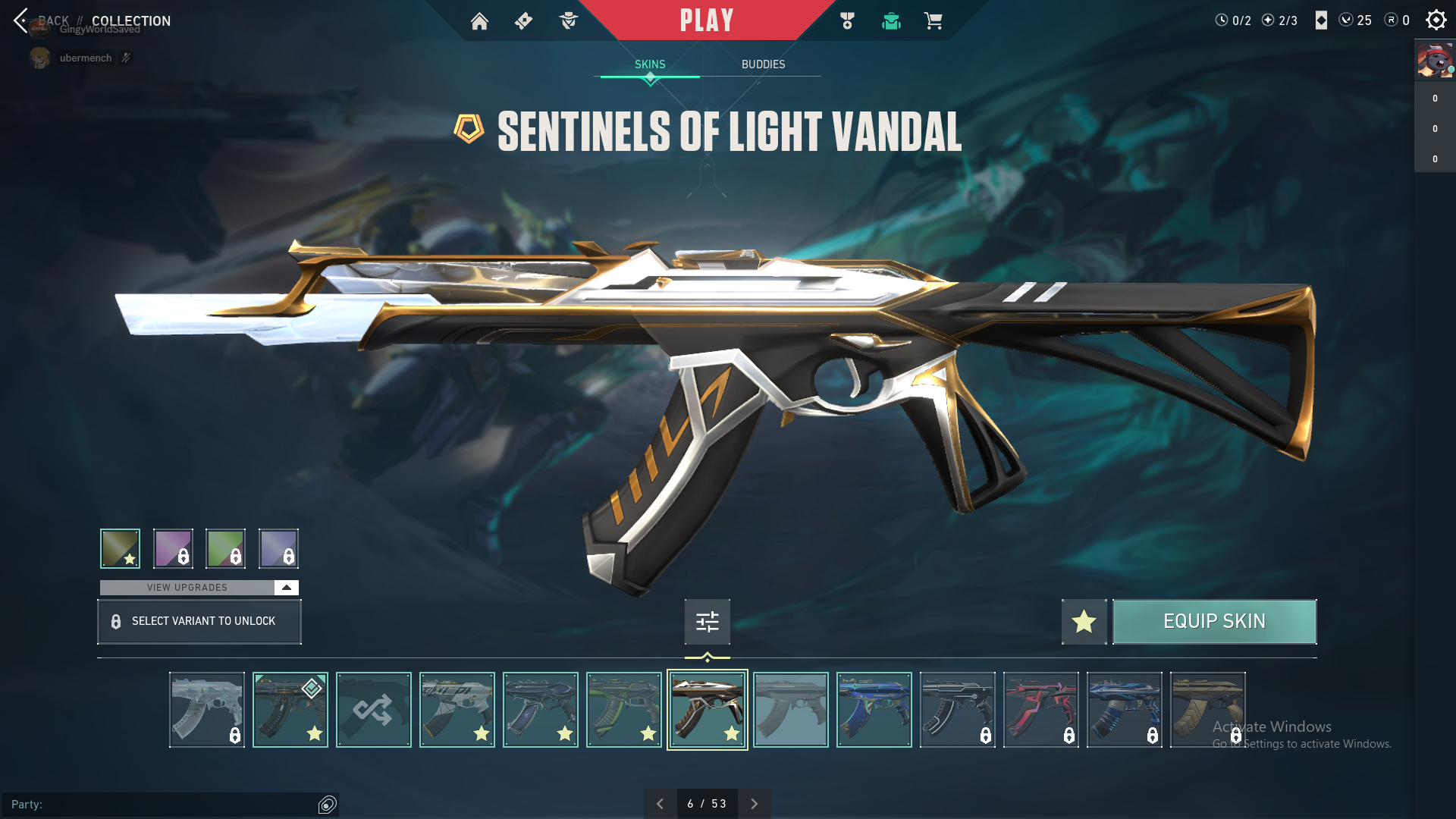Image resolution: width=1456 pixels, height=819 pixels.
Task: Select the default gold variant swatch
Action: click(x=120, y=548)
